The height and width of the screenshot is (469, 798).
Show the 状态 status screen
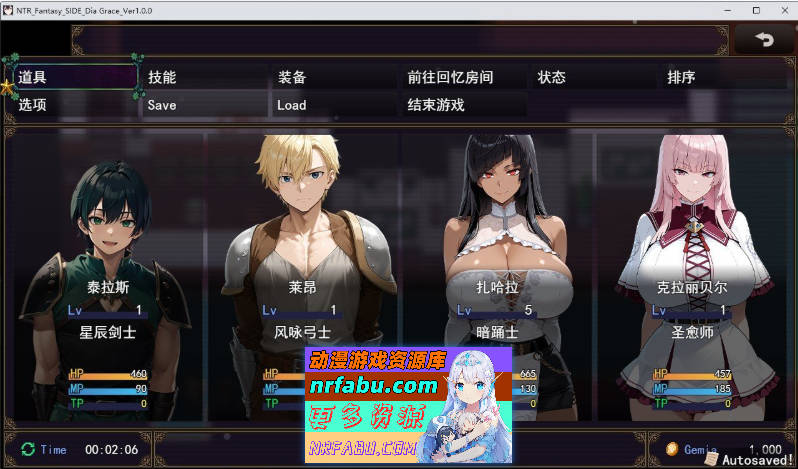pos(593,77)
